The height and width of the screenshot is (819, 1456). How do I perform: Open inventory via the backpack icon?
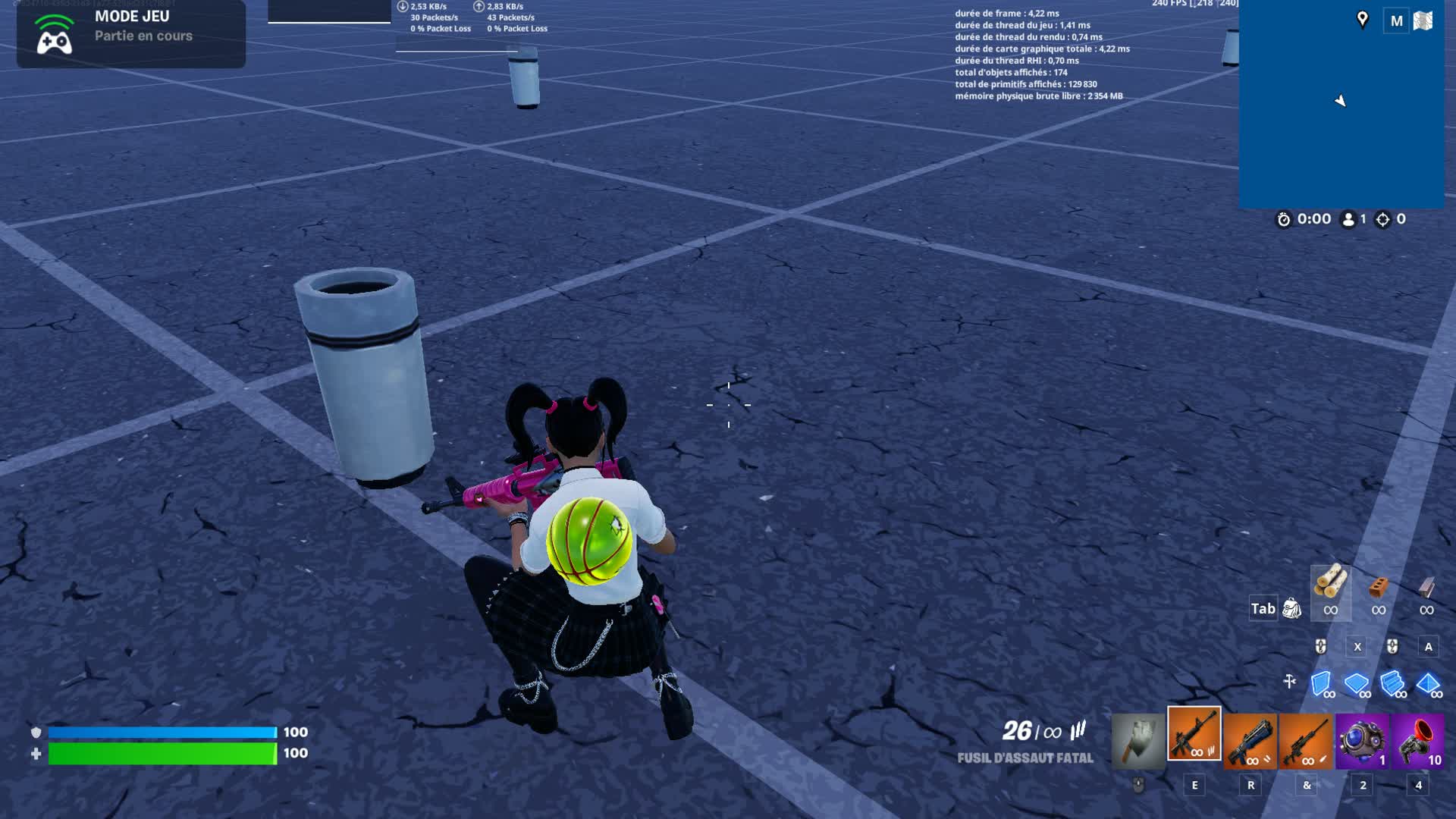[1292, 607]
